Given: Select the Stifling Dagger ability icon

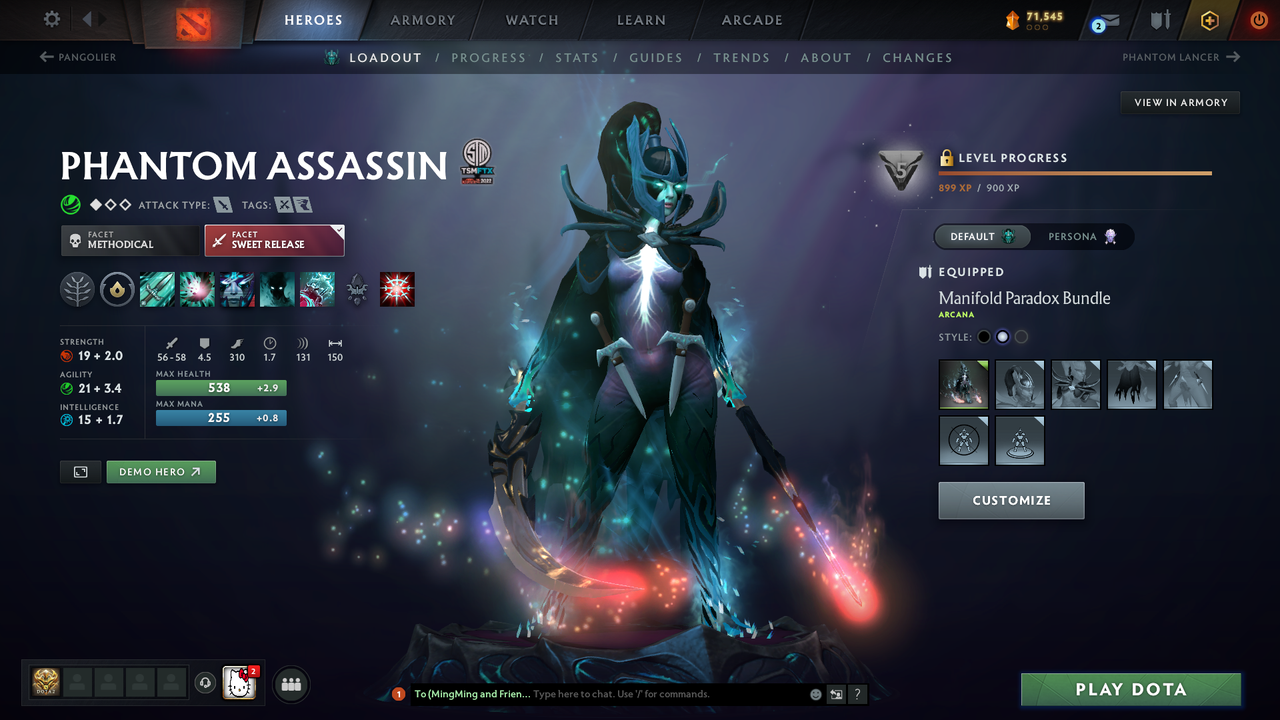Looking at the screenshot, I should [157, 289].
